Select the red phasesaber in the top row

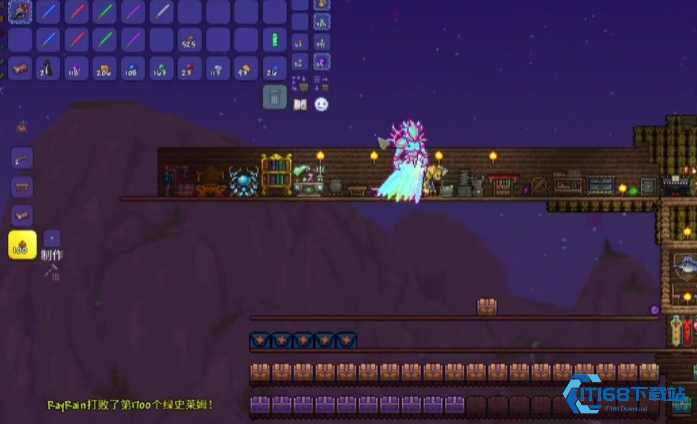pos(77,12)
